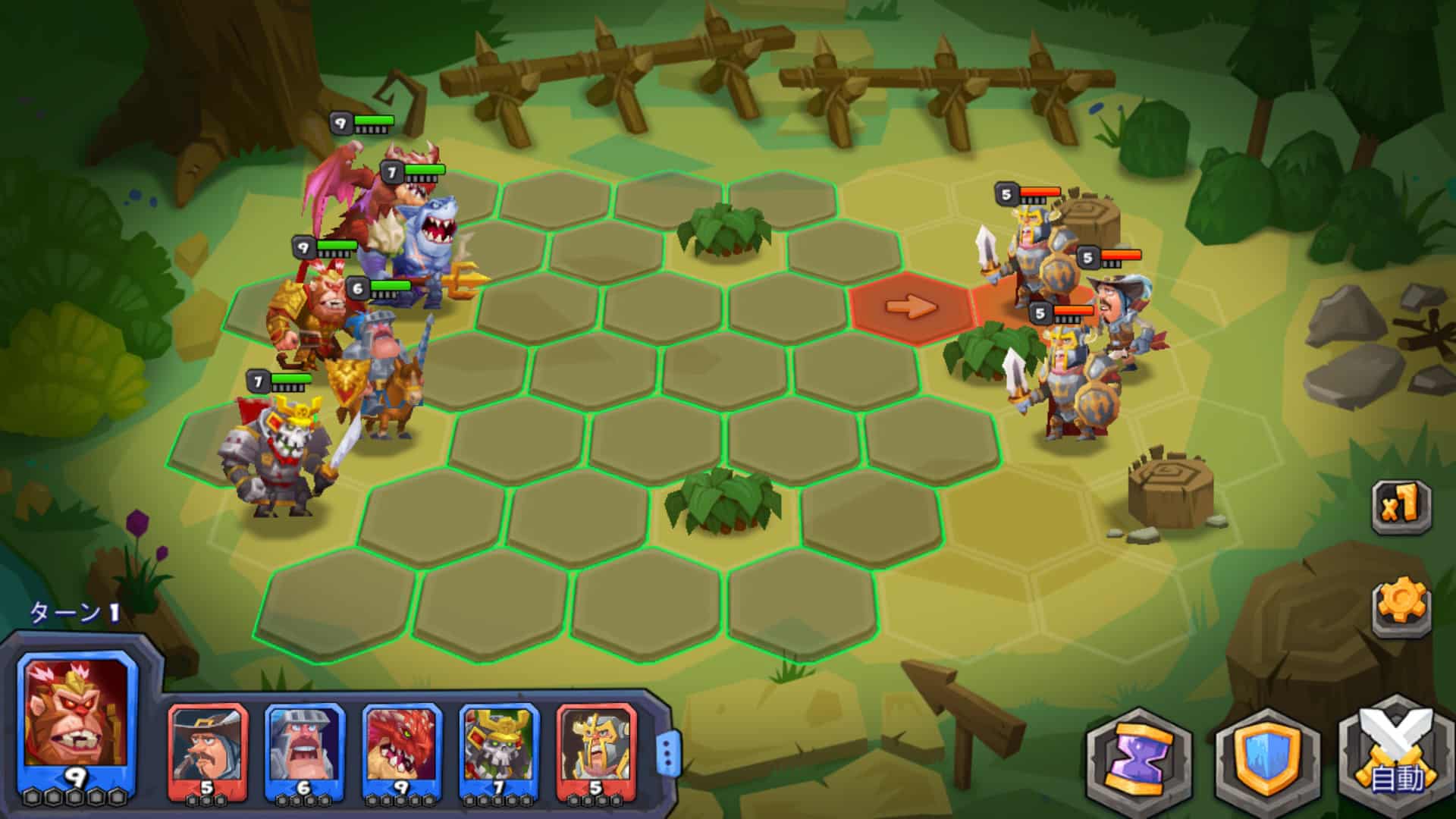Select the mustached musketeer turn portrait
Screen dimensions: 1456x819
click(x=207, y=747)
